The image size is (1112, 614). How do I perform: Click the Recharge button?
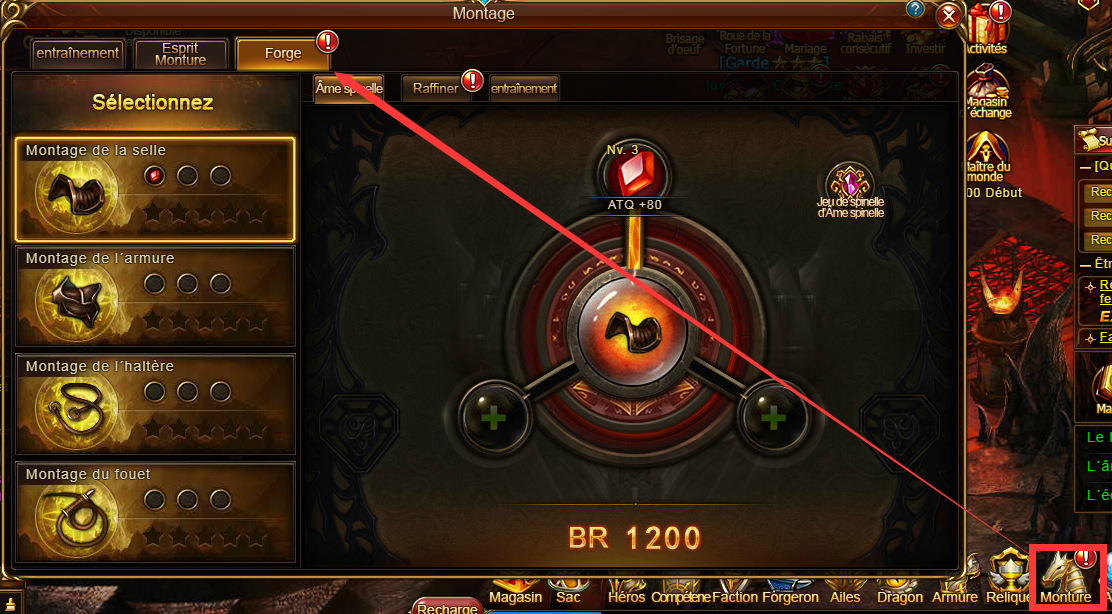click(x=447, y=606)
